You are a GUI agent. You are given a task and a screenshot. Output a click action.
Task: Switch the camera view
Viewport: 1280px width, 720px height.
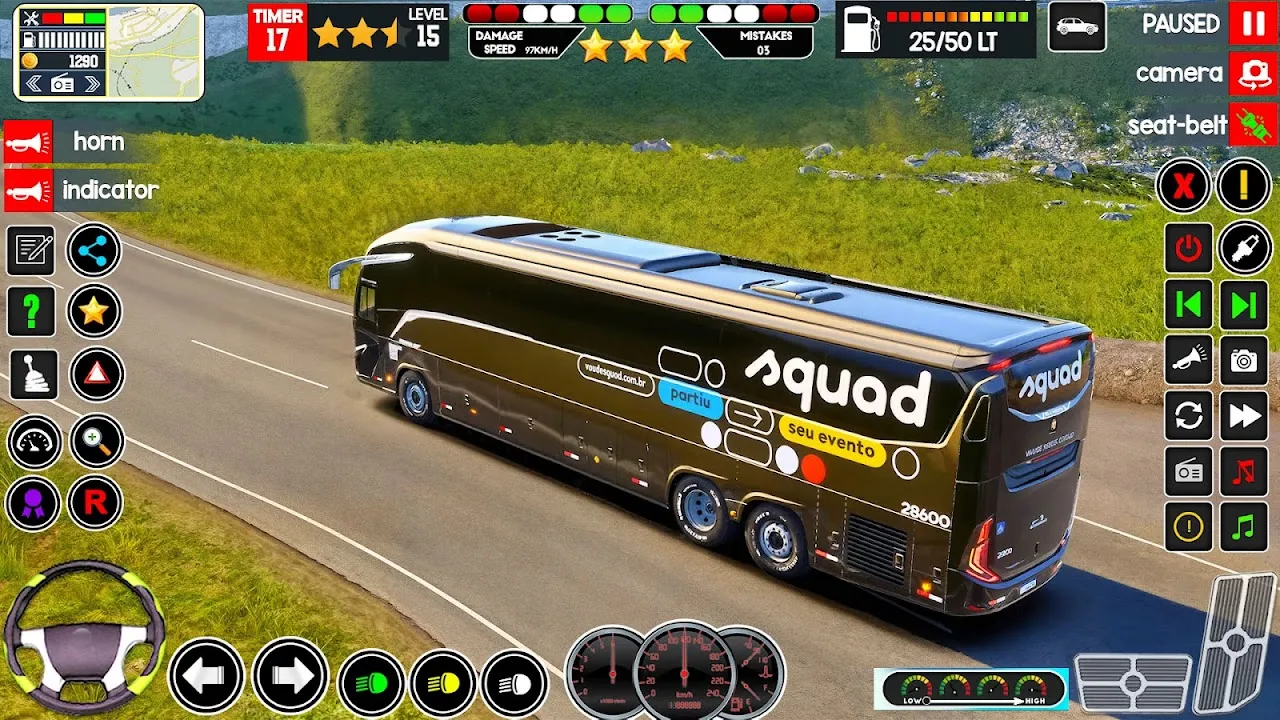pos(1253,73)
